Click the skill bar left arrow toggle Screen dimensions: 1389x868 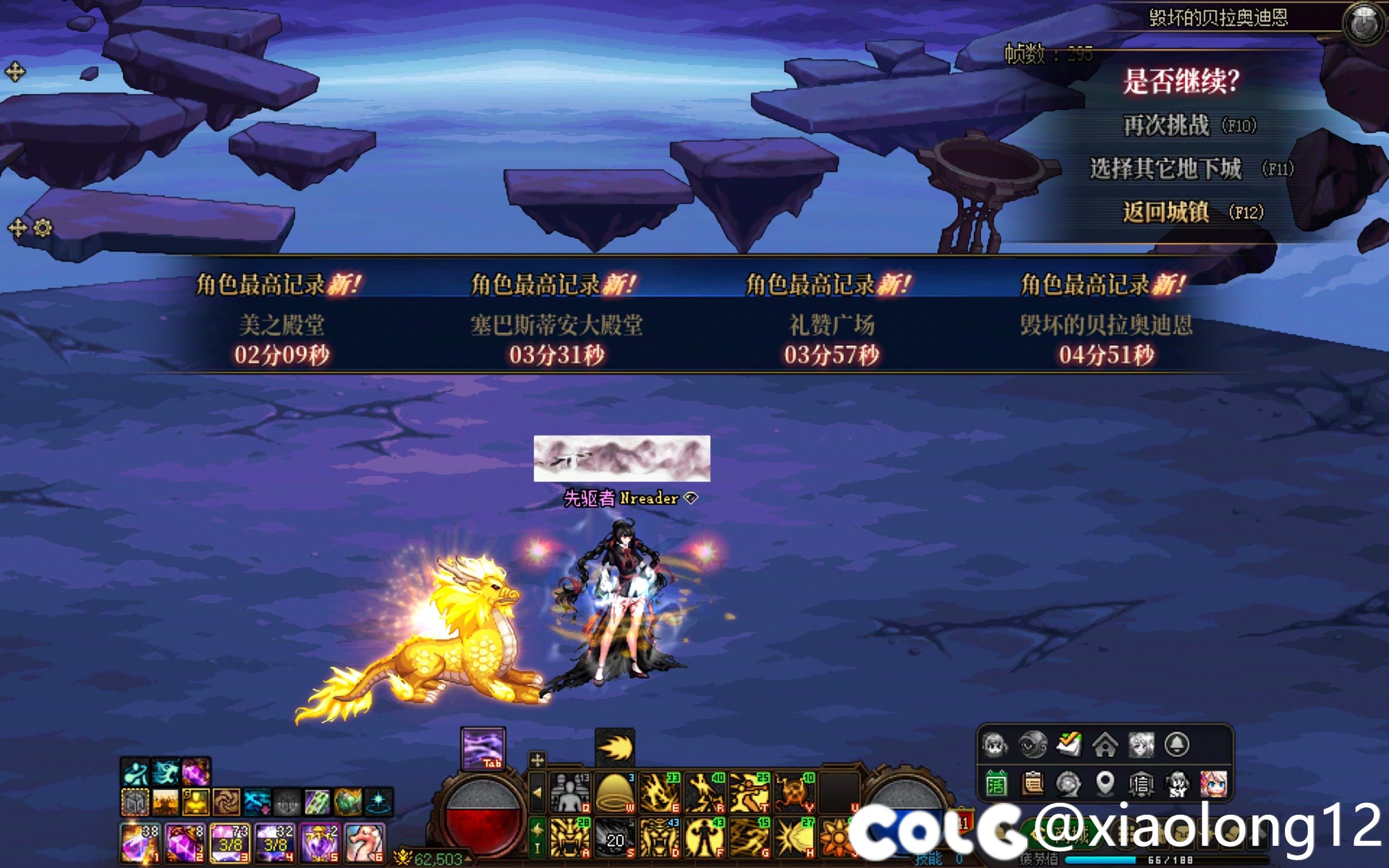pos(537,793)
